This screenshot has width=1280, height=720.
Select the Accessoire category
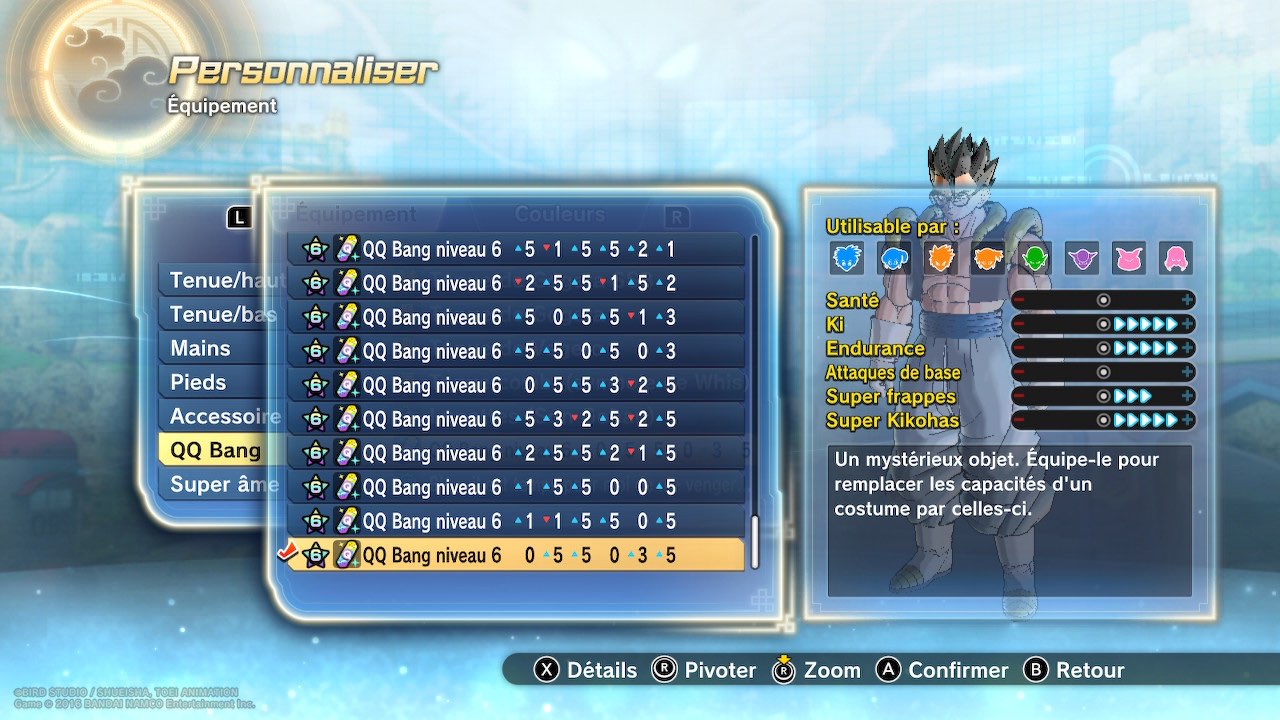pos(212,417)
